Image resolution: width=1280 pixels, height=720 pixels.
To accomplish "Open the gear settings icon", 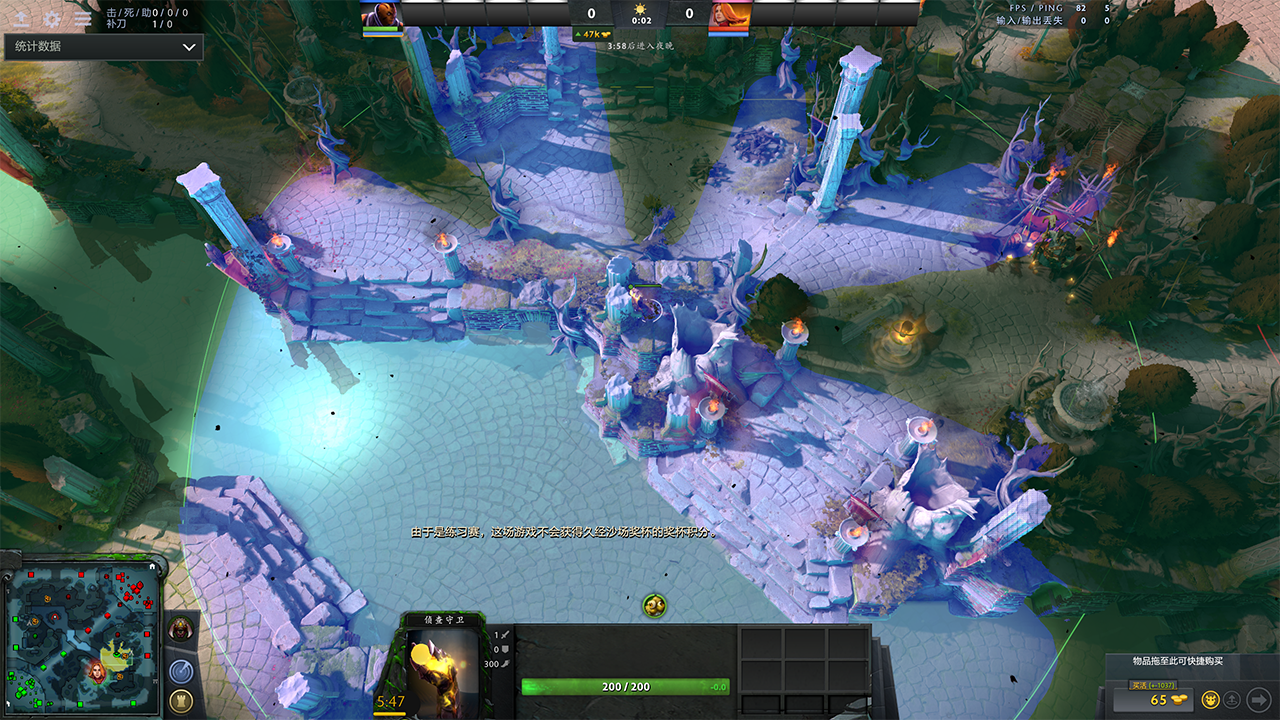I will tap(52, 19).
